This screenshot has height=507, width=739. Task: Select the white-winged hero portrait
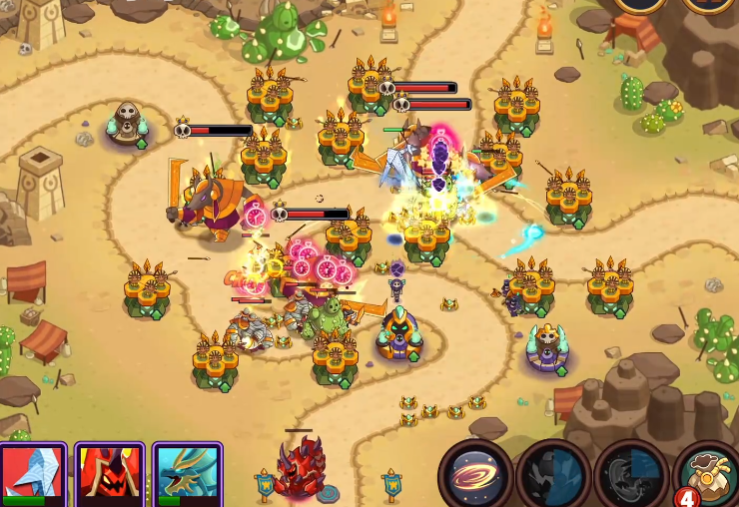click(32, 474)
